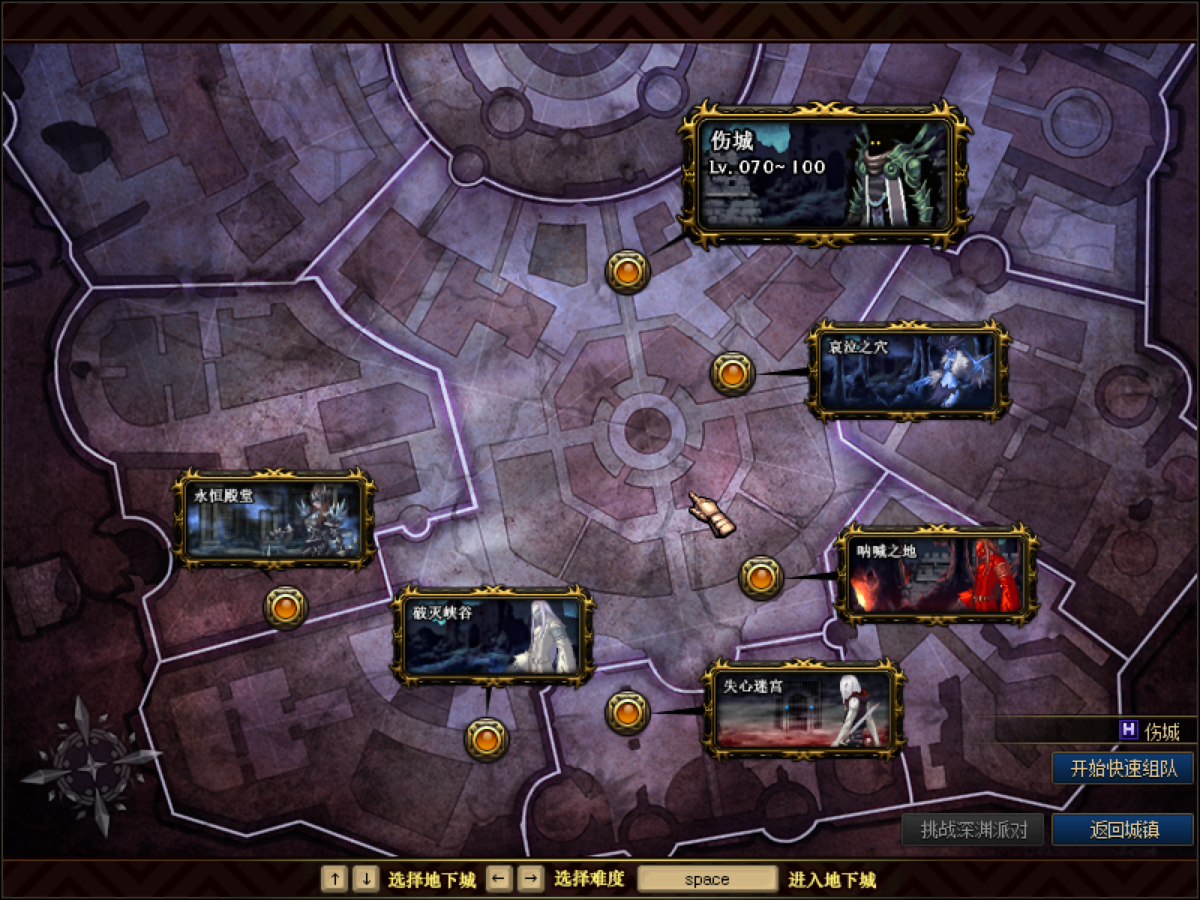
Task: Select the 失心迷宫 dungeon
Action: 804,709
